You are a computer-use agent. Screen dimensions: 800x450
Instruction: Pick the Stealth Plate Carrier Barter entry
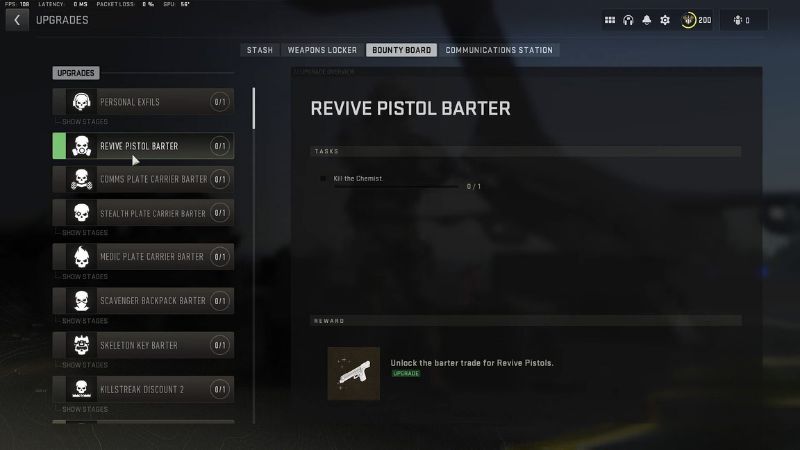pyautogui.click(x=143, y=213)
